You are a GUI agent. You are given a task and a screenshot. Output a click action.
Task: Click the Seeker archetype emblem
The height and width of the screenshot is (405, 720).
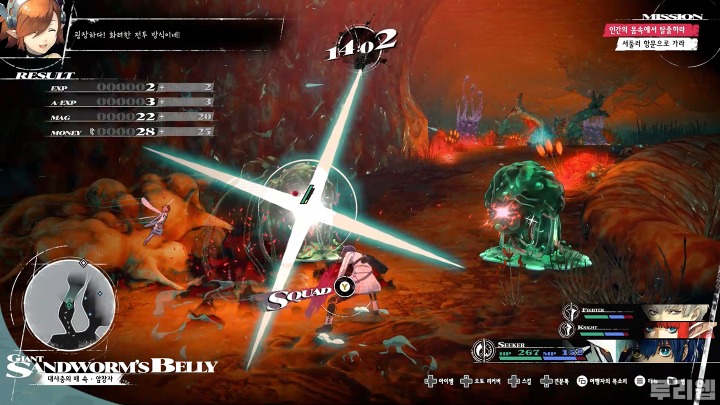click(483, 350)
